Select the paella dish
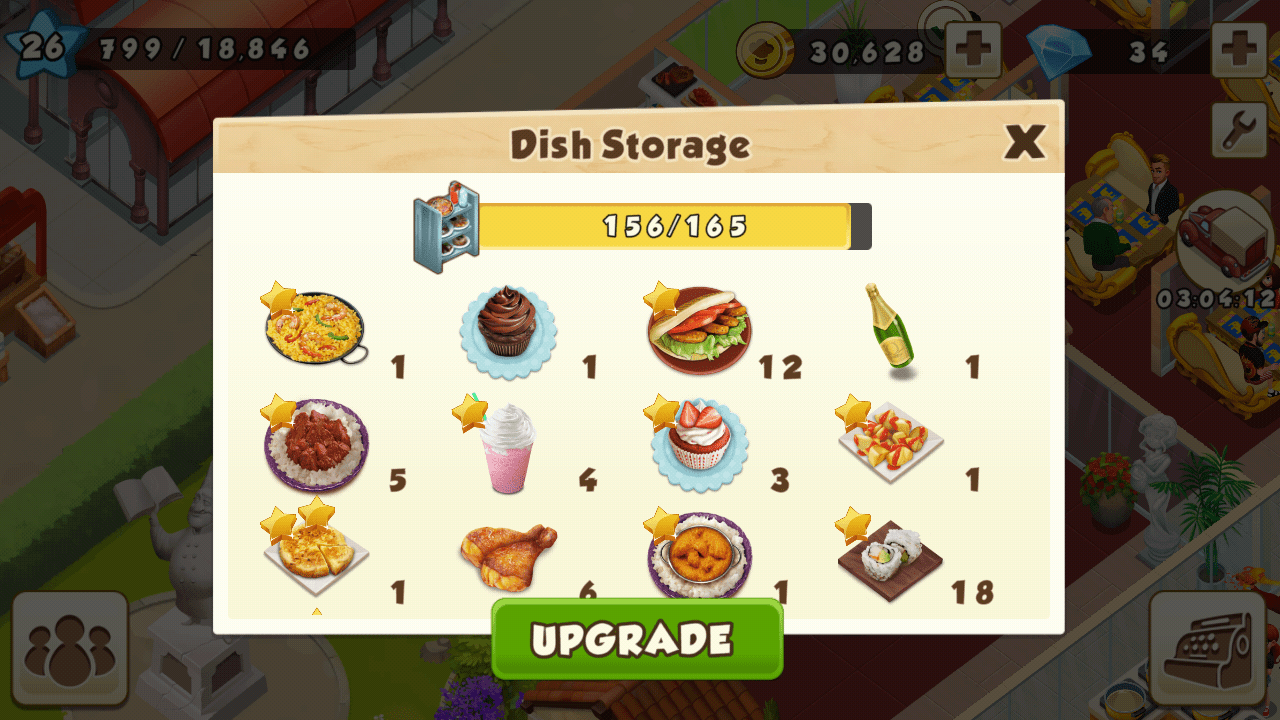This screenshot has height=720, width=1280. [x=315, y=329]
